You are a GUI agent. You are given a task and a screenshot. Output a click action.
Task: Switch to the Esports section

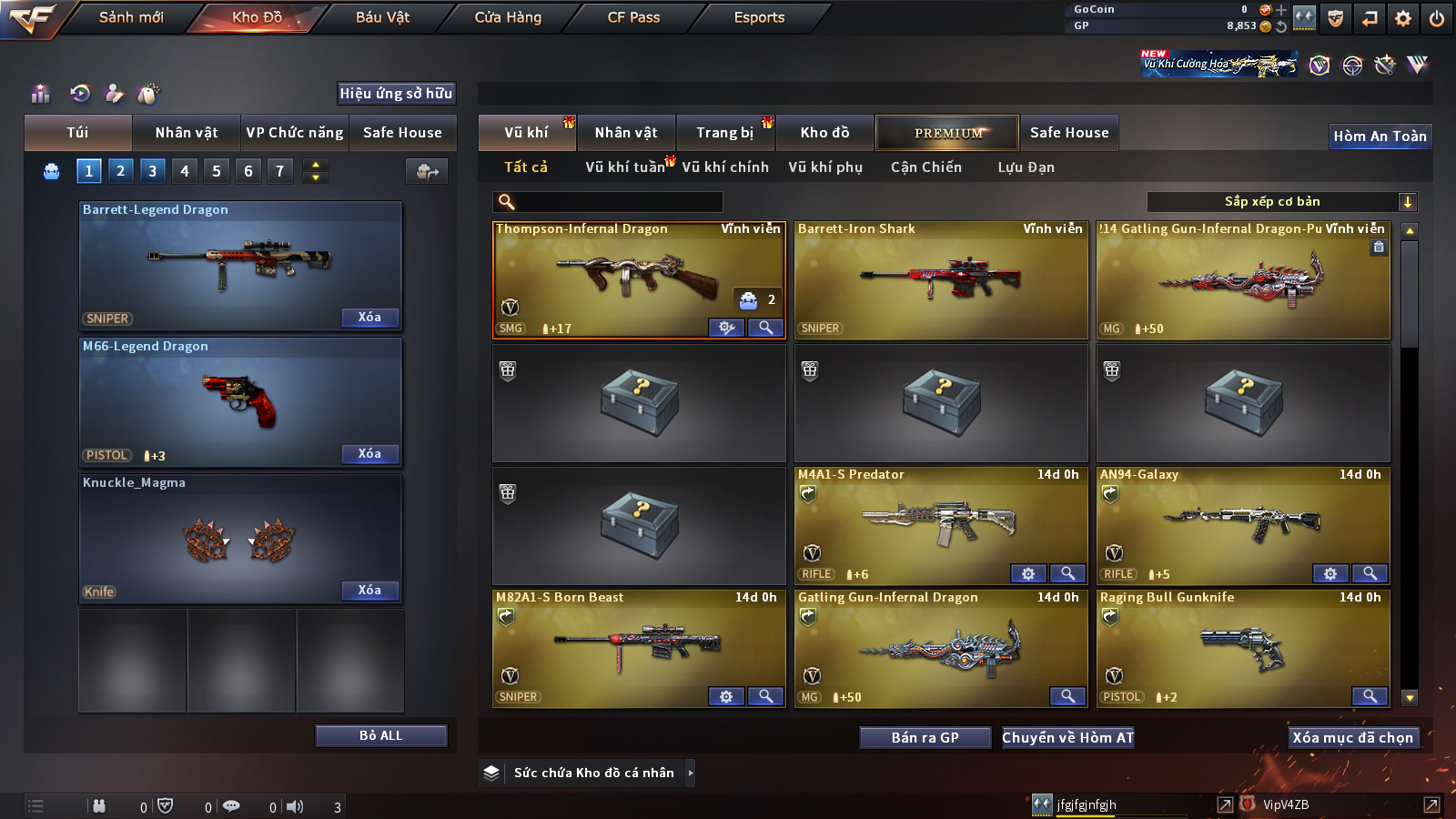pos(759,17)
